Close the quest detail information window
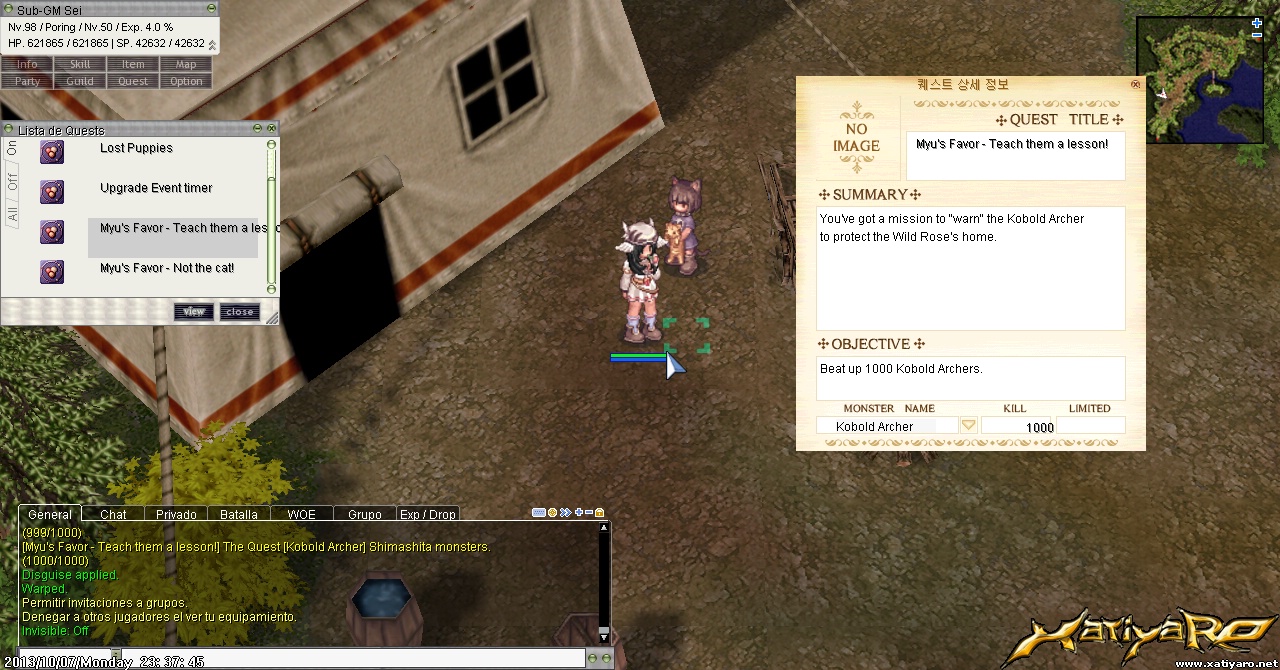Screen dimensions: 1280x670 tap(1135, 85)
